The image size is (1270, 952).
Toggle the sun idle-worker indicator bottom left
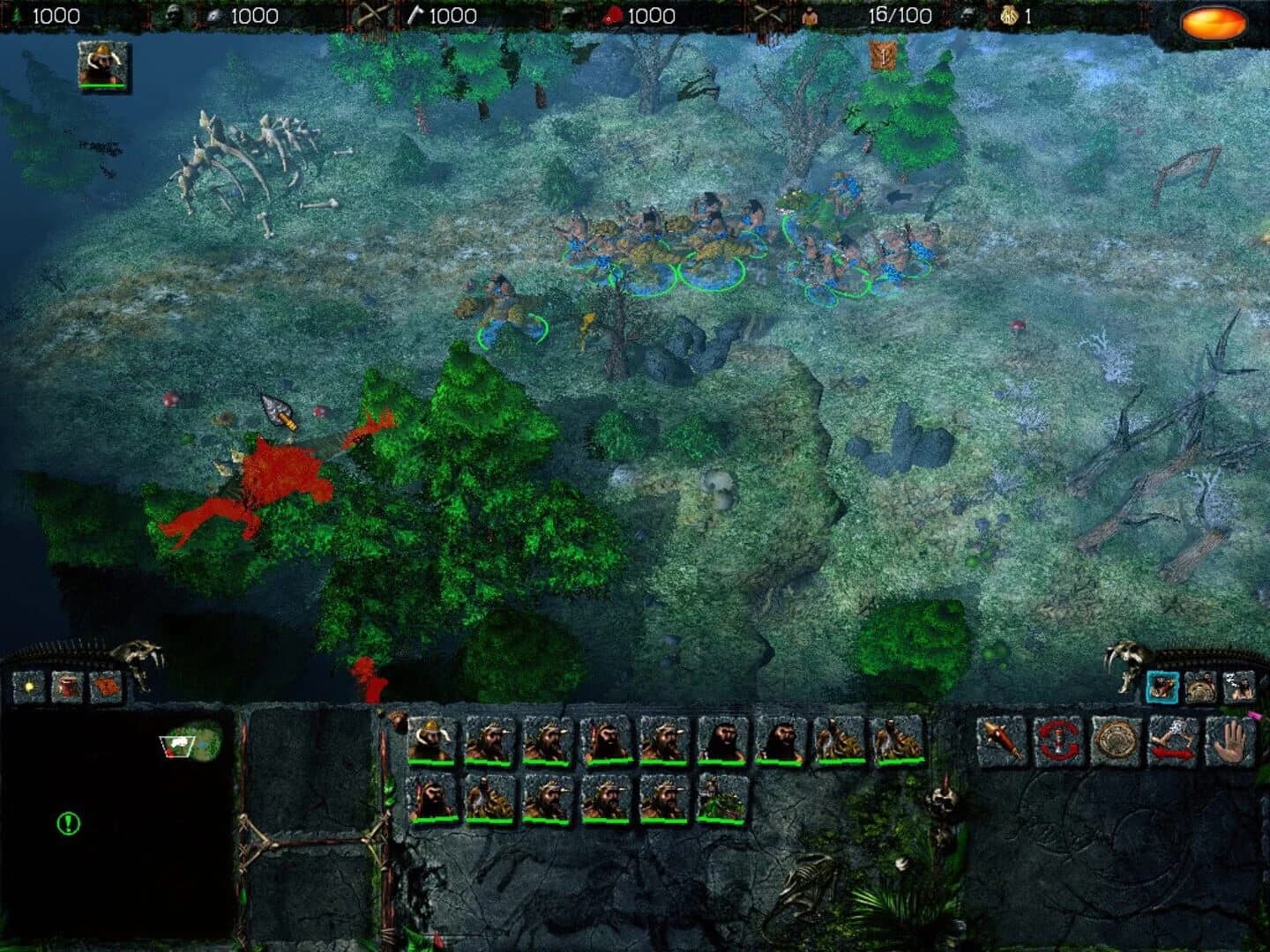(x=29, y=685)
